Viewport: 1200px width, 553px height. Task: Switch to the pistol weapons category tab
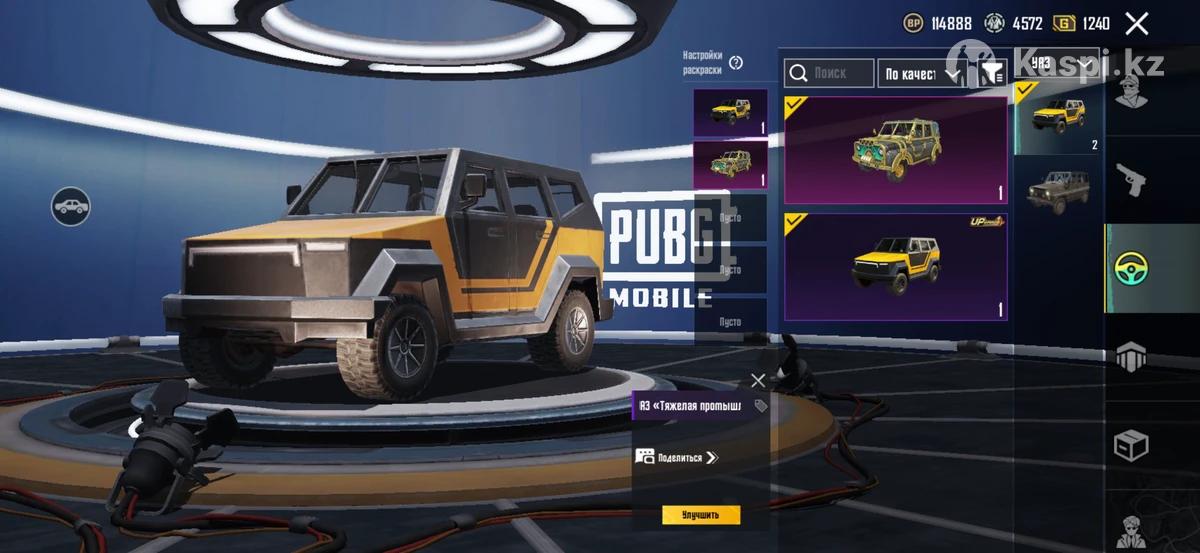1131,180
